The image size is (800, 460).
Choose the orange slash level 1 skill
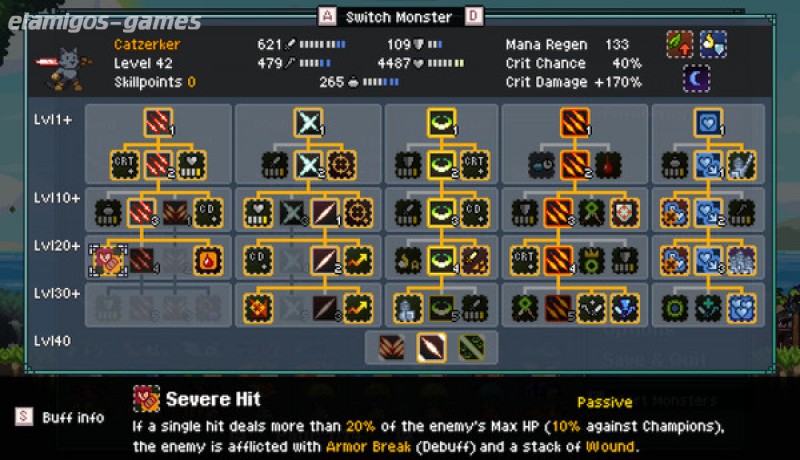[575, 122]
